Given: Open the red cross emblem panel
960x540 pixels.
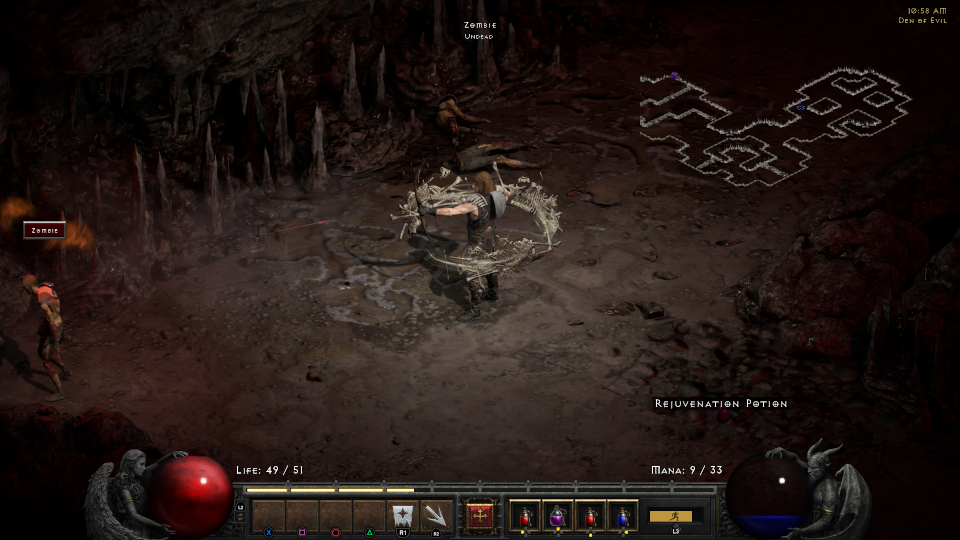Looking at the screenshot, I should pos(481,516).
